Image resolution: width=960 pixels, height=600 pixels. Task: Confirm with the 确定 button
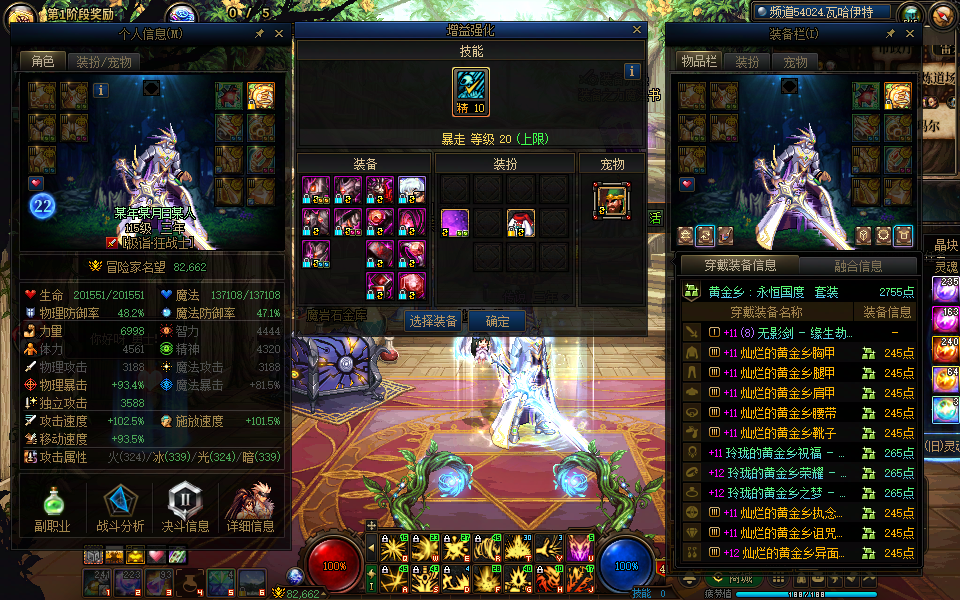point(497,321)
